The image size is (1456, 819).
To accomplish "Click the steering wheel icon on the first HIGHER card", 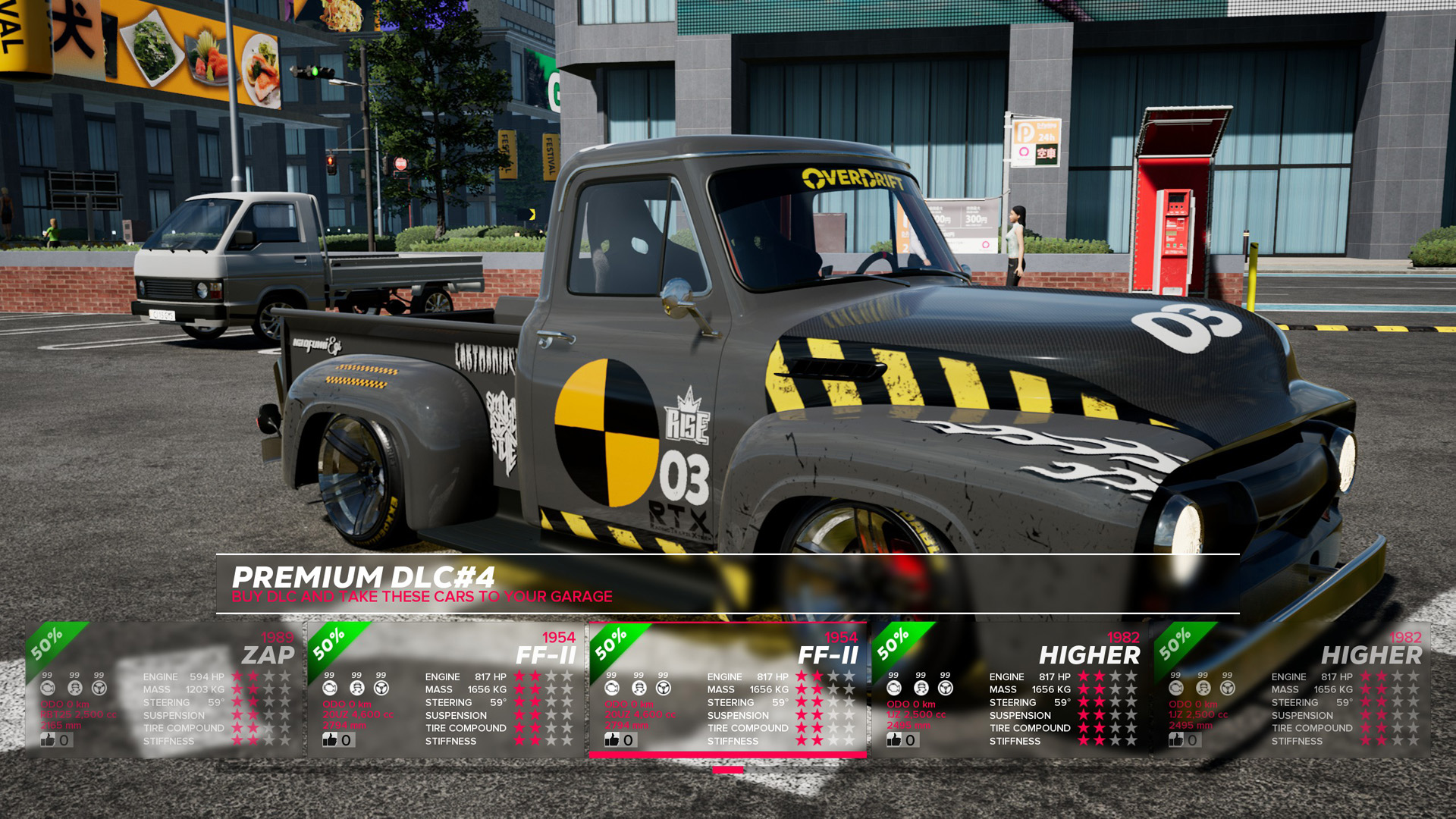I will point(944,689).
